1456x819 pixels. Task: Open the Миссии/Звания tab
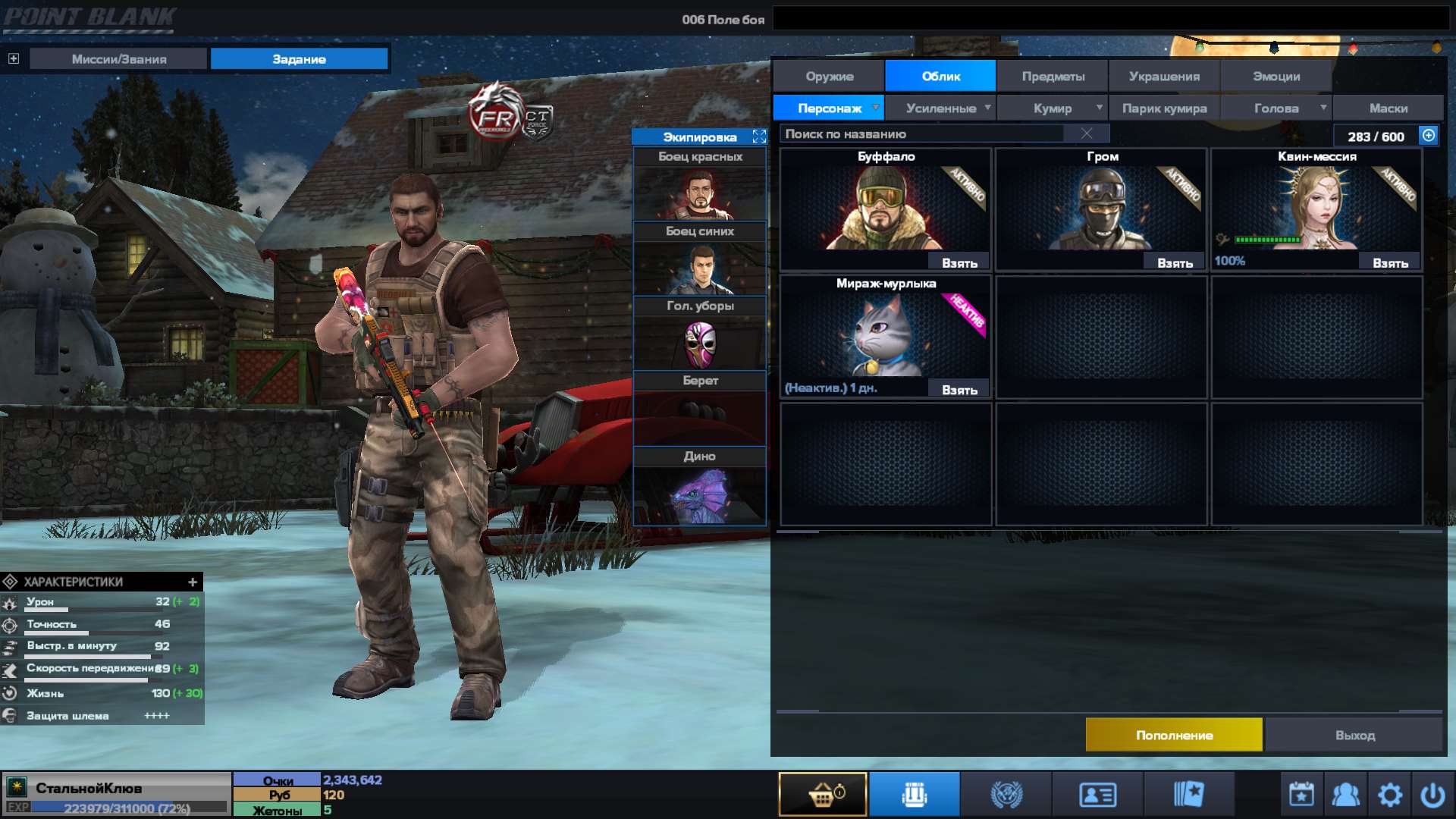point(118,58)
